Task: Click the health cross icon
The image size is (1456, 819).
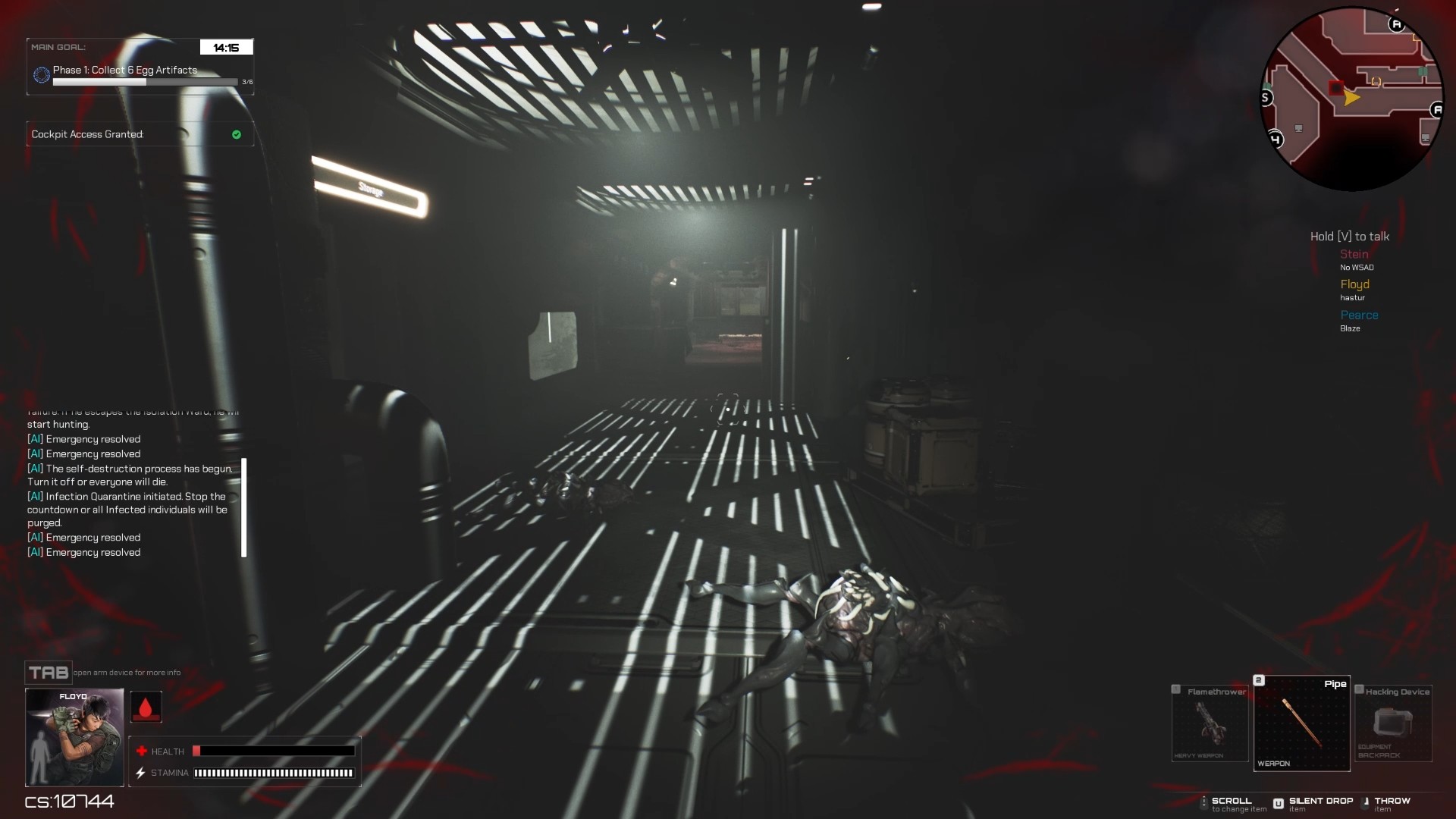Action: coord(143,751)
